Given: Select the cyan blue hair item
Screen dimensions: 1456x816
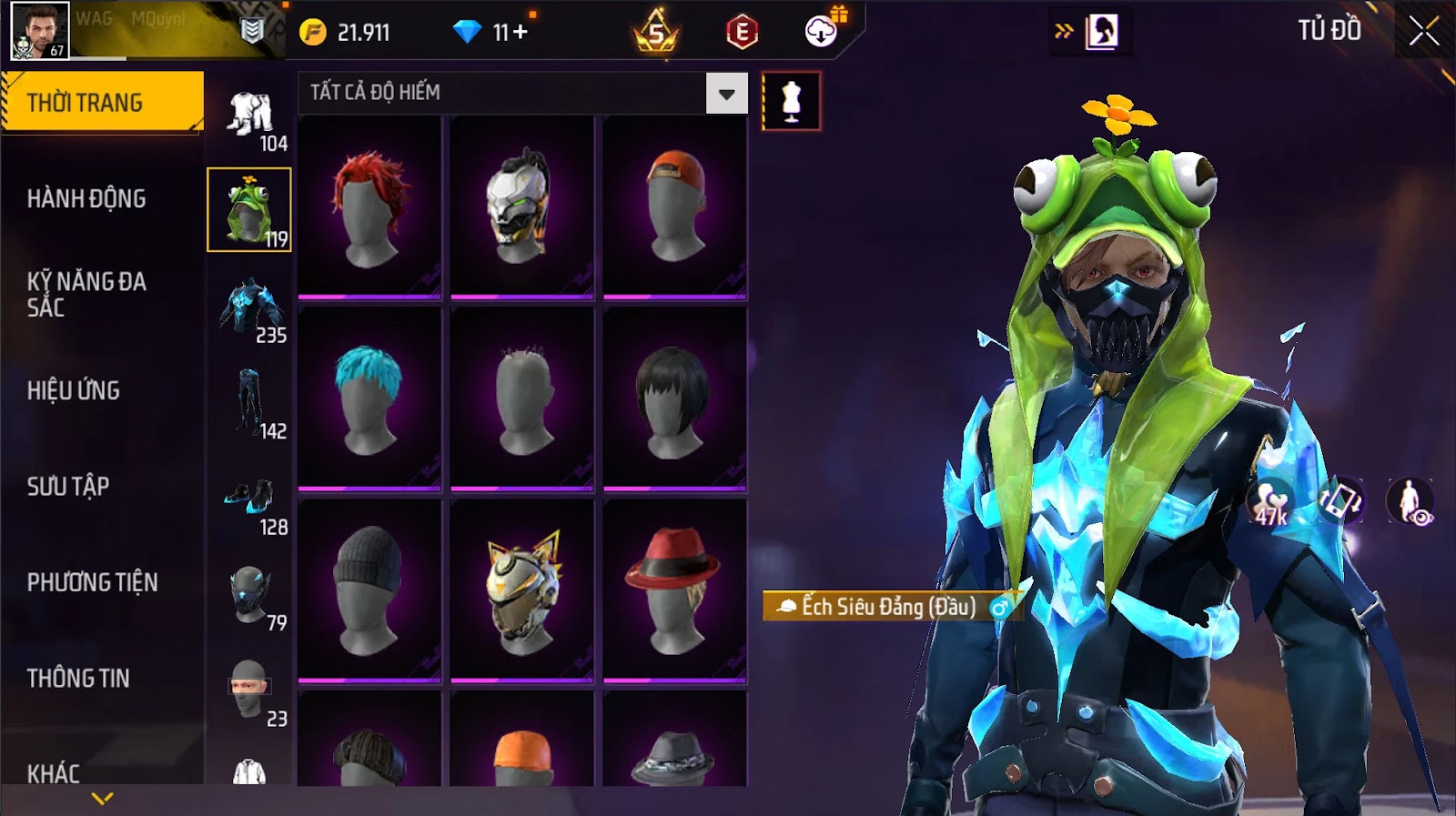Looking at the screenshot, I should pyautogui.click(x=369, y=398).
